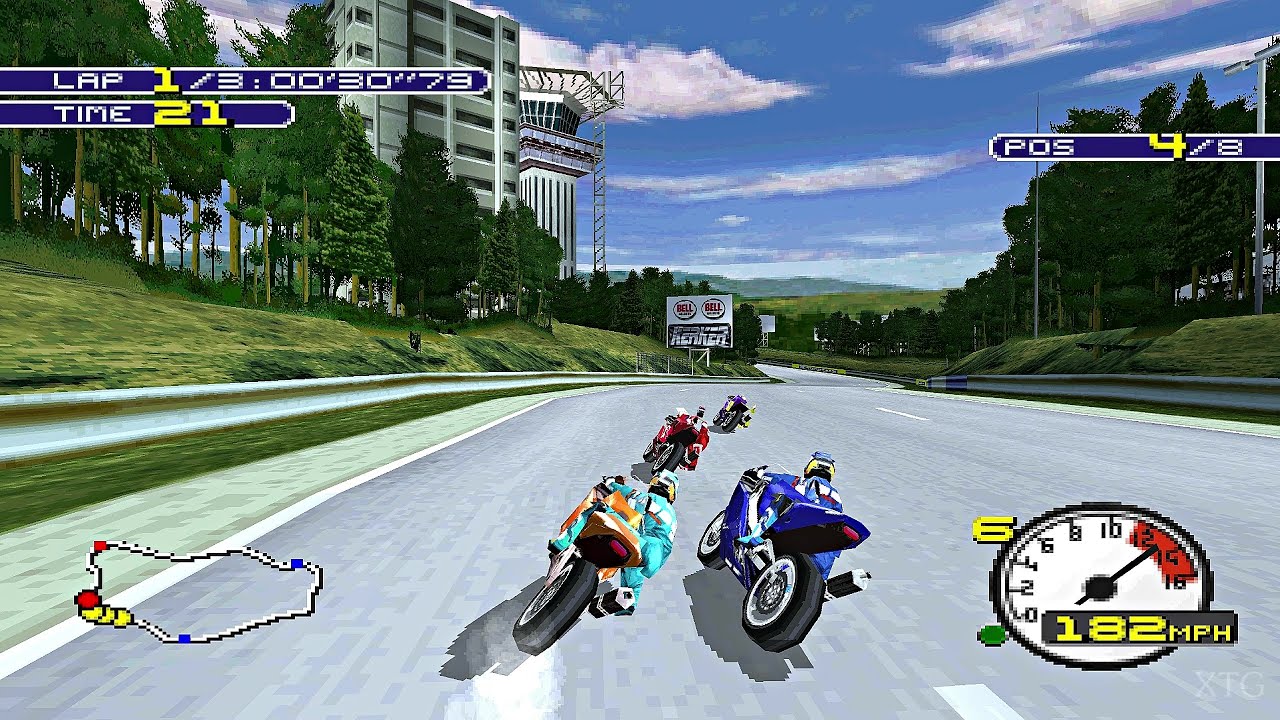
Task: Click the green dot beside the speedometer
Action: (992, 632)
